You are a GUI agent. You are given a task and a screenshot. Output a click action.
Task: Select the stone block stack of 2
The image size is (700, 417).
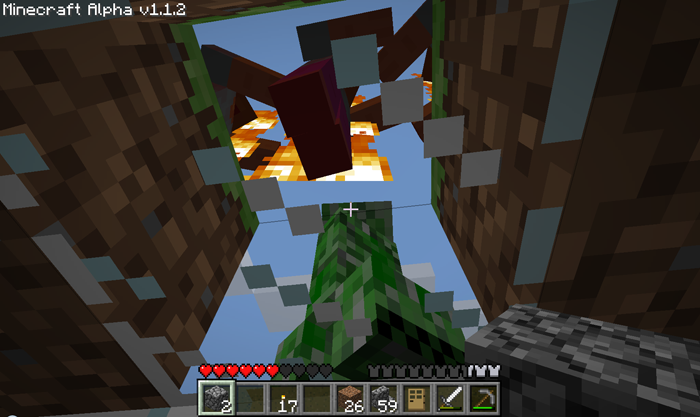[x=213, y=399]
